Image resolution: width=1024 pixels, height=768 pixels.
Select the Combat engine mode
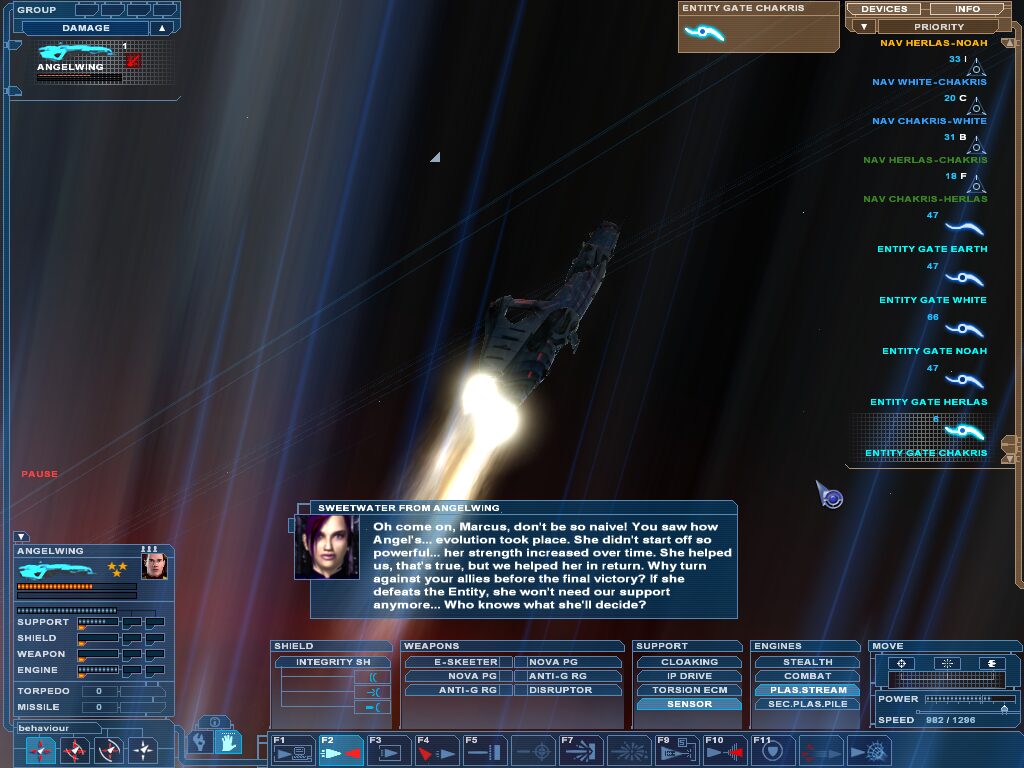click(807, 676)
